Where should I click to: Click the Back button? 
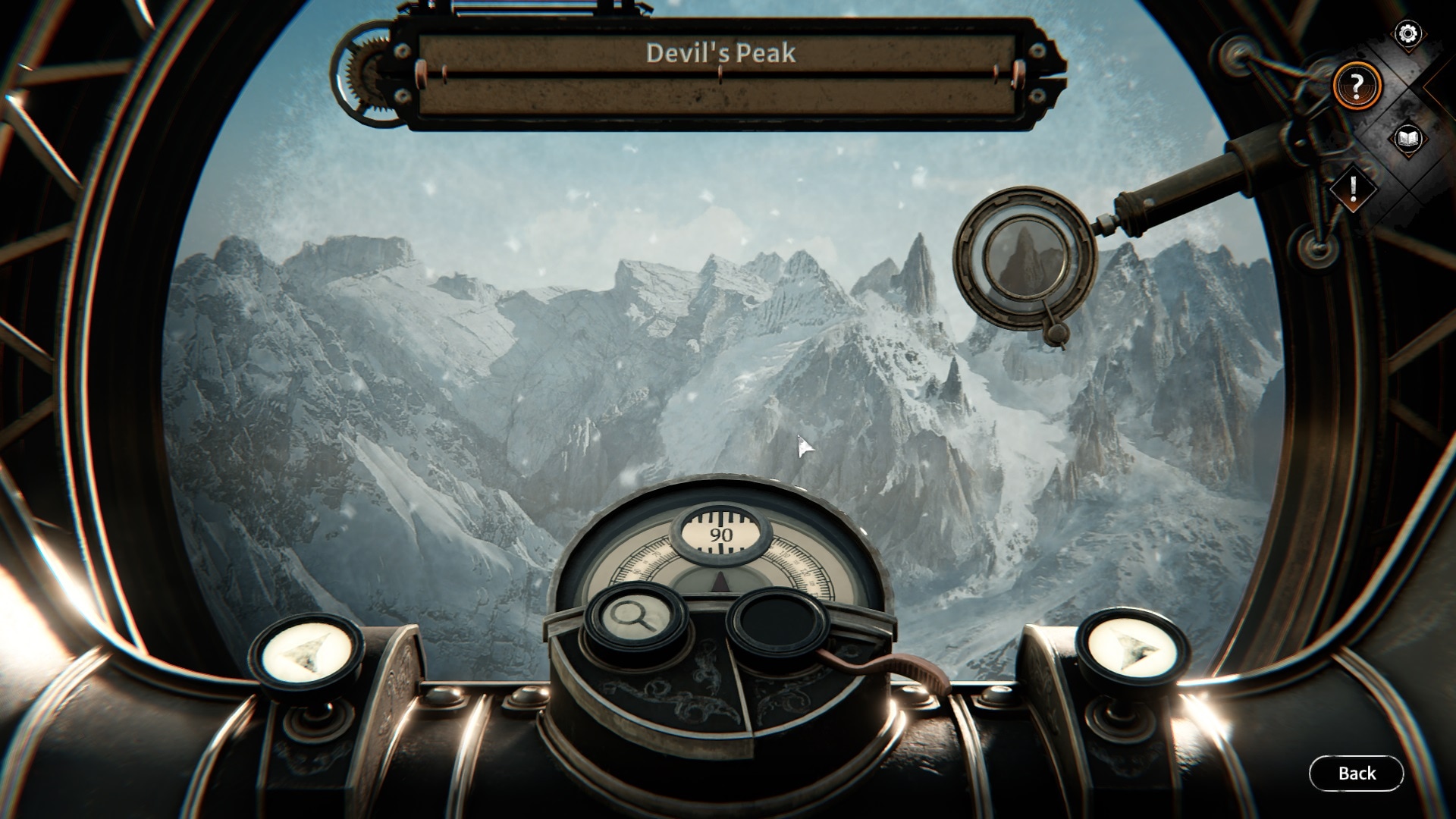pyautogui.click(x=1357, y=773)
